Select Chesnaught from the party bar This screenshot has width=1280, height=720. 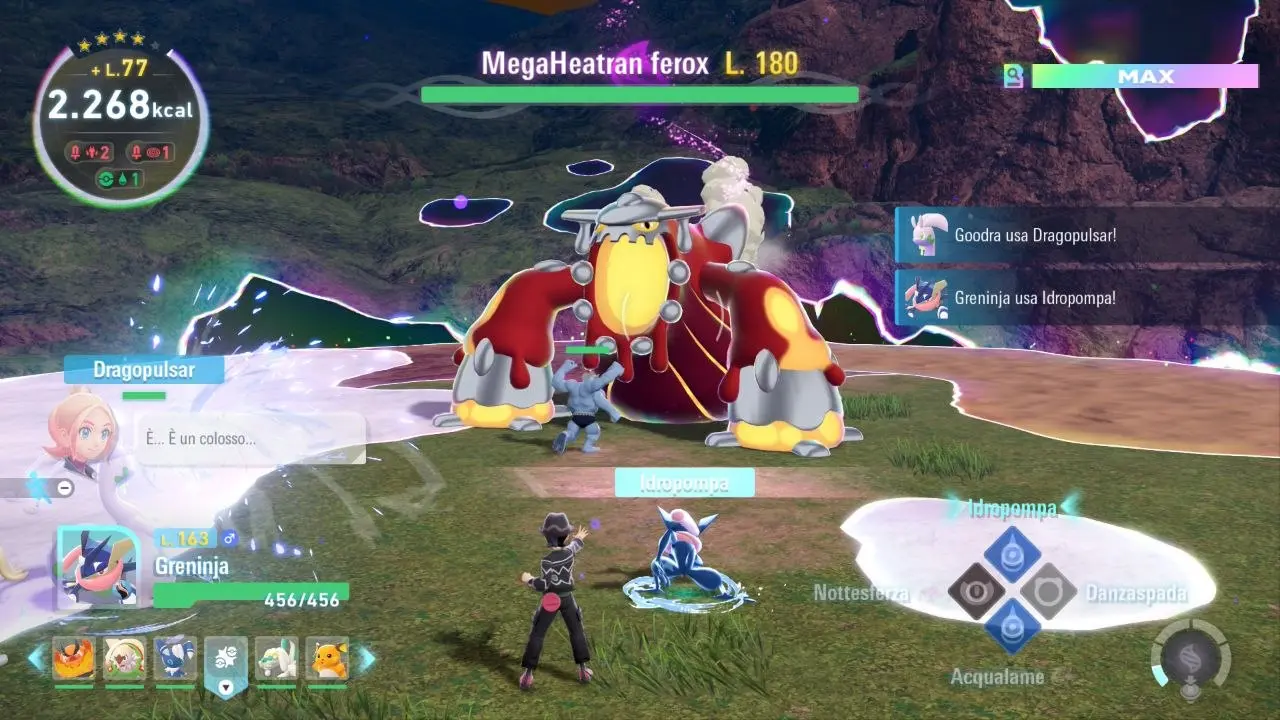click(125, 659)
